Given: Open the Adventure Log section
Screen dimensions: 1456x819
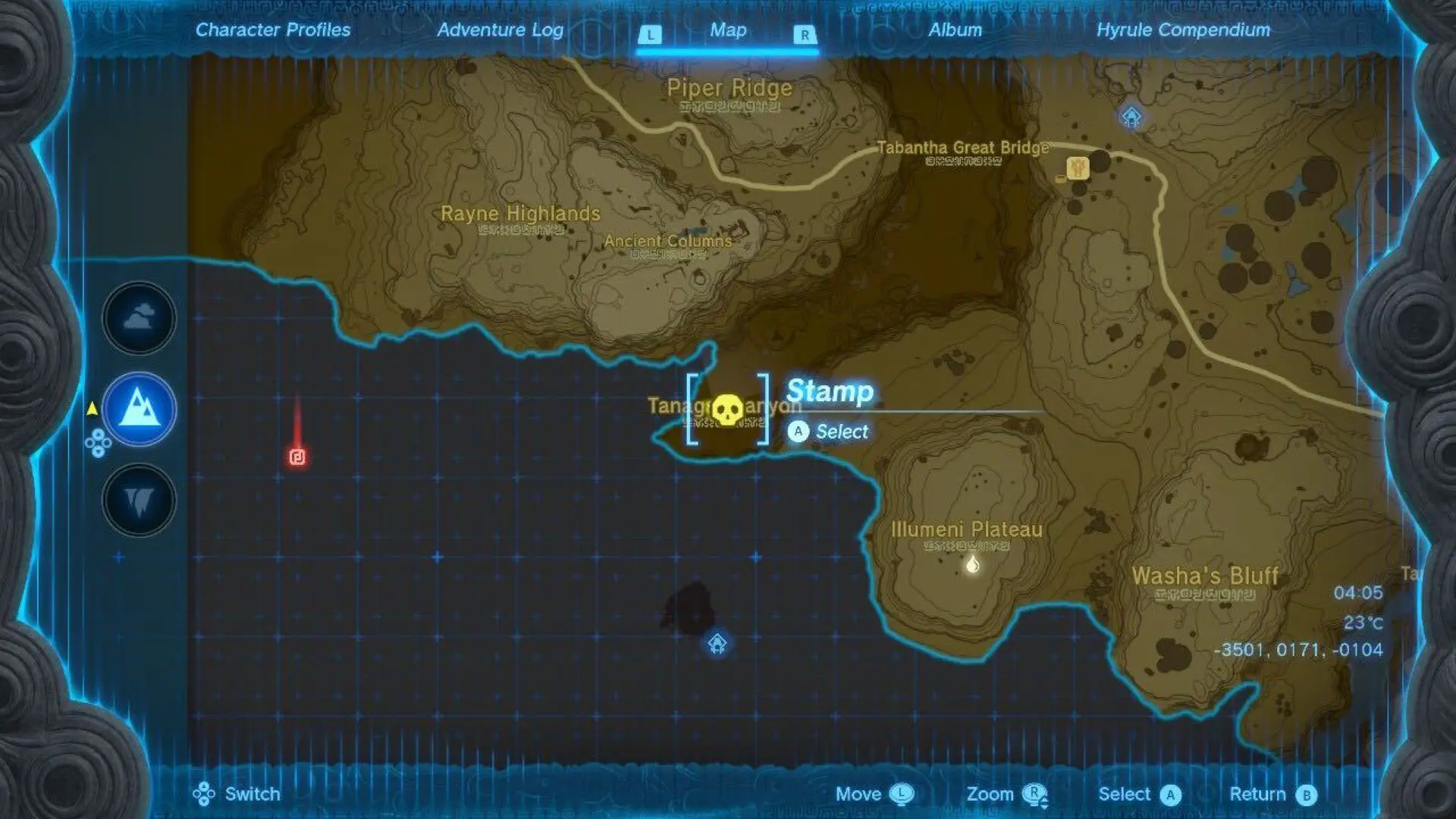Looking at the screenshot, I should click(x=499, y=30).
